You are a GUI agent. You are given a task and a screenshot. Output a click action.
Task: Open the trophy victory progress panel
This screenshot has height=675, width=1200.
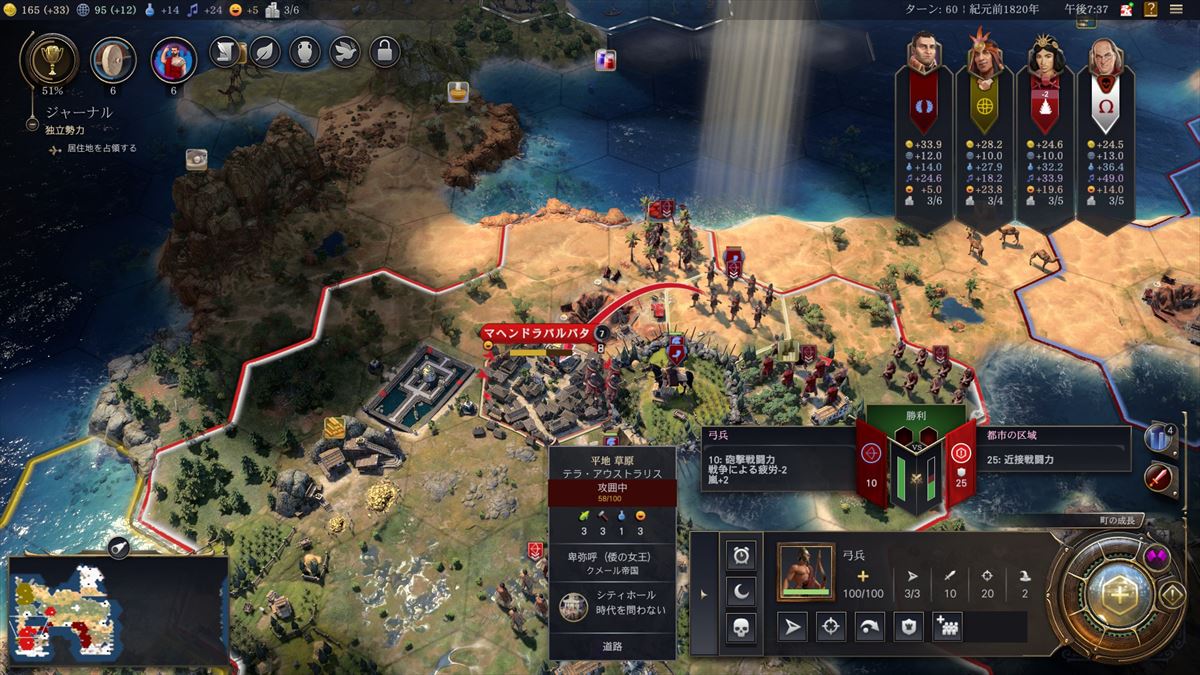point(47,60)
